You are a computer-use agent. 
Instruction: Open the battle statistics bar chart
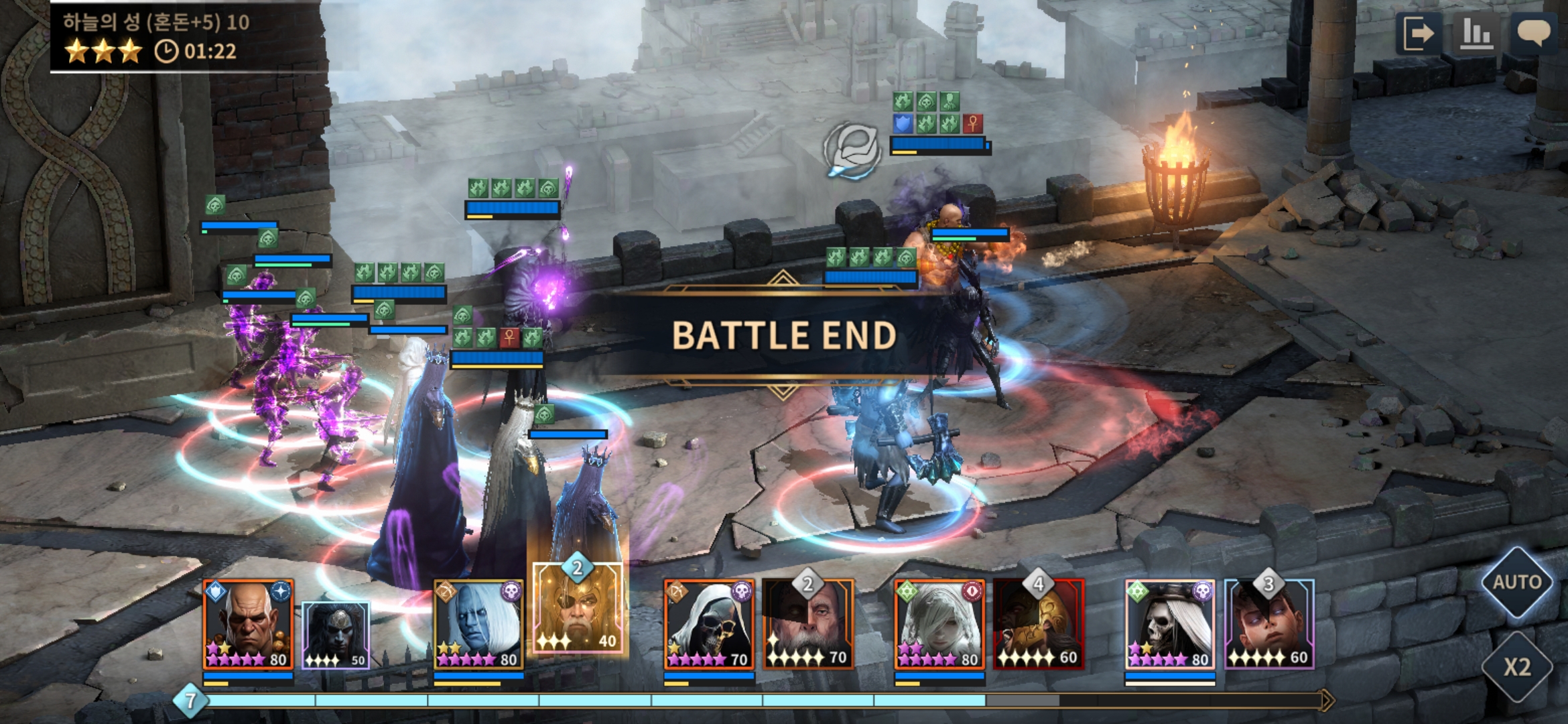1476,34
